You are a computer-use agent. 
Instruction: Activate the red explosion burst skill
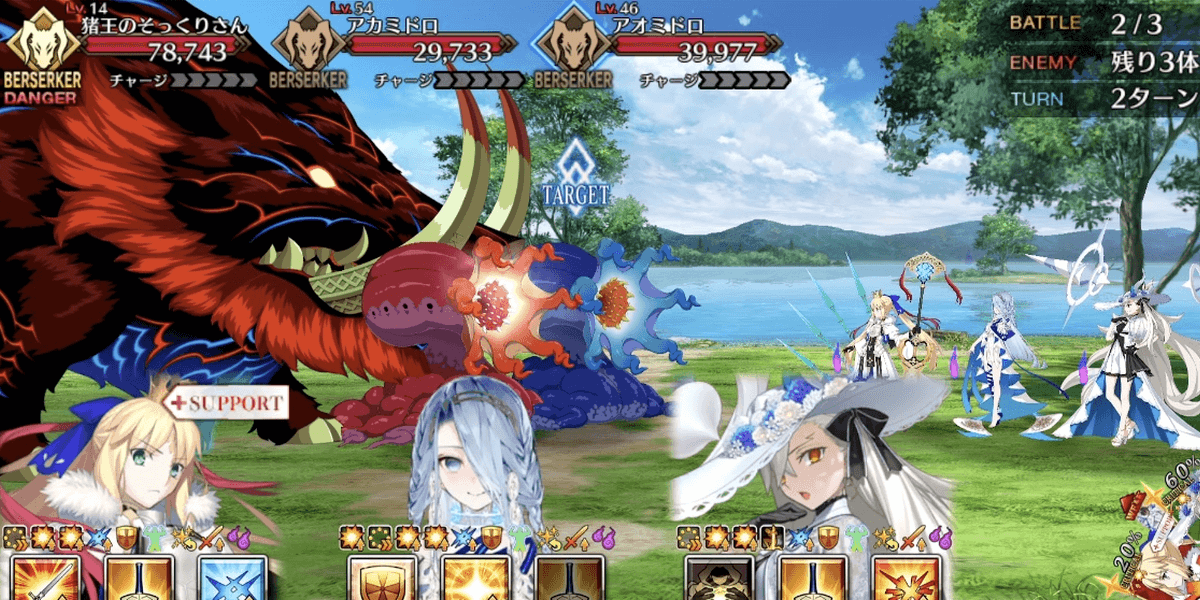tap(906, 578)
